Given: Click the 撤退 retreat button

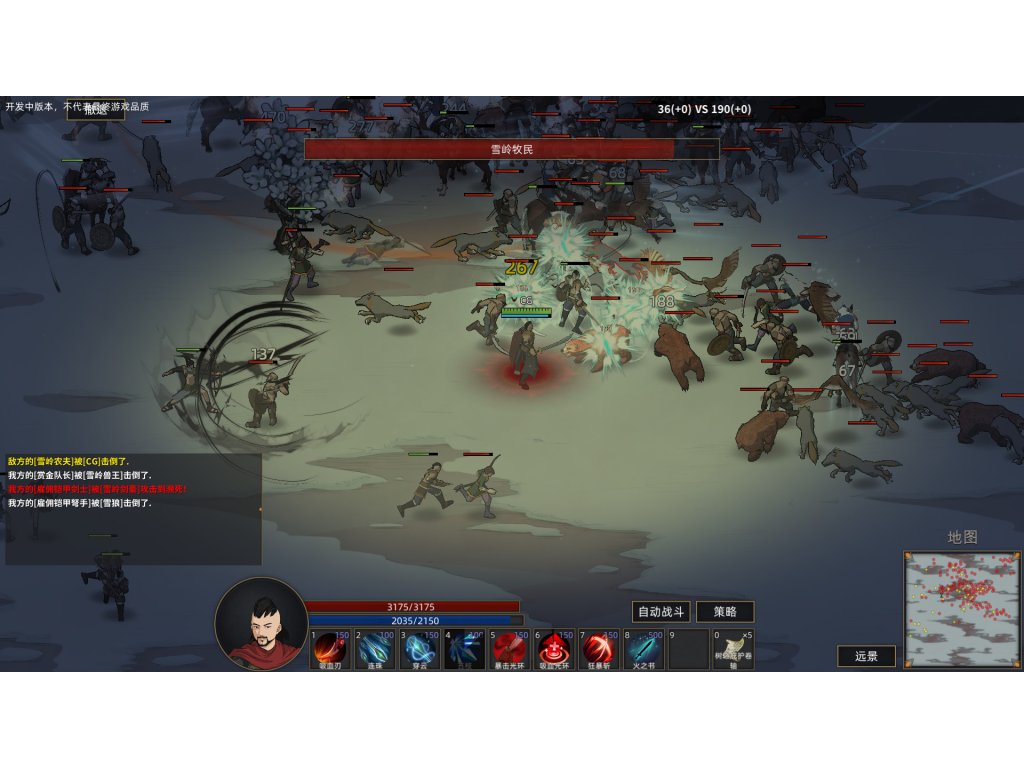Looking at the screenshot, I should [x=96, y=110].
